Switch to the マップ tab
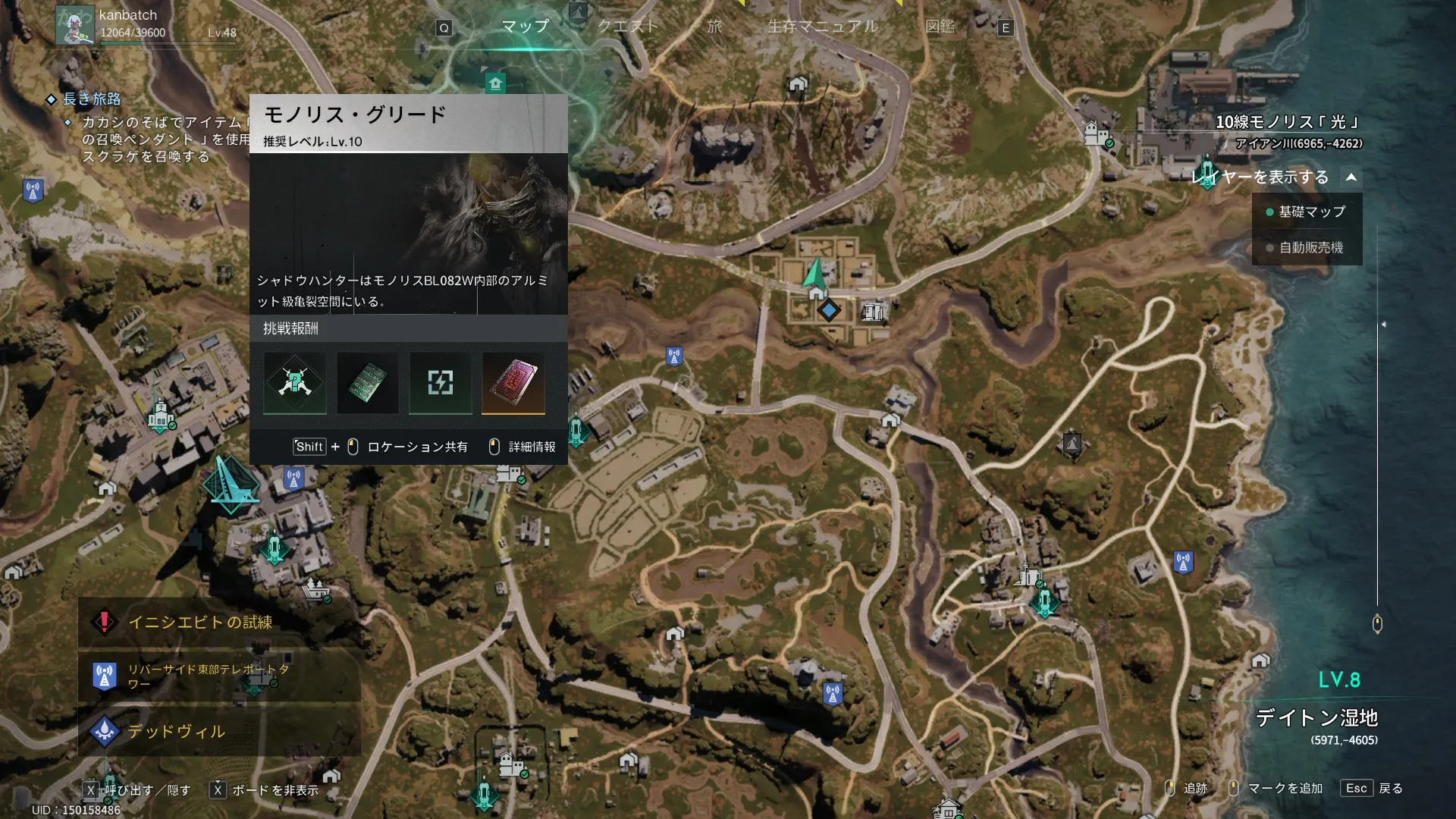 [x=525, y=27]
